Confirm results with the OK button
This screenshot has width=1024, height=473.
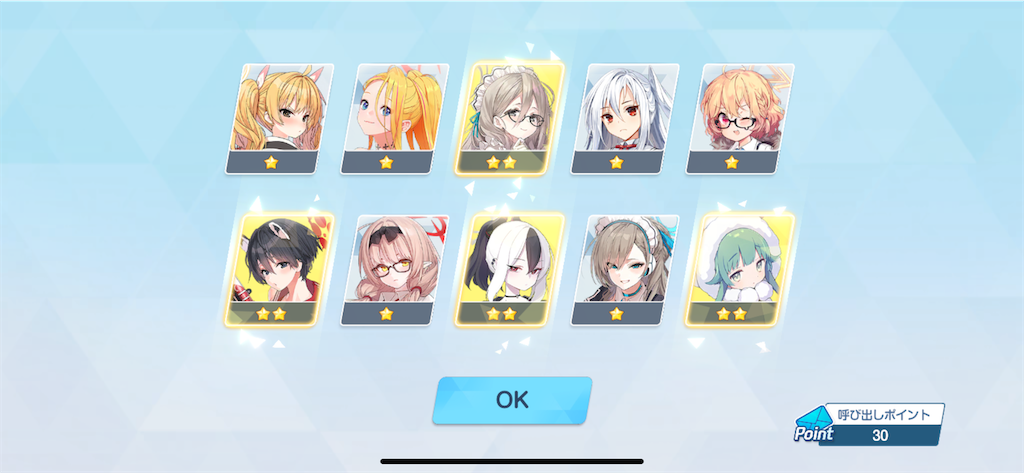[x=511, y=400]
